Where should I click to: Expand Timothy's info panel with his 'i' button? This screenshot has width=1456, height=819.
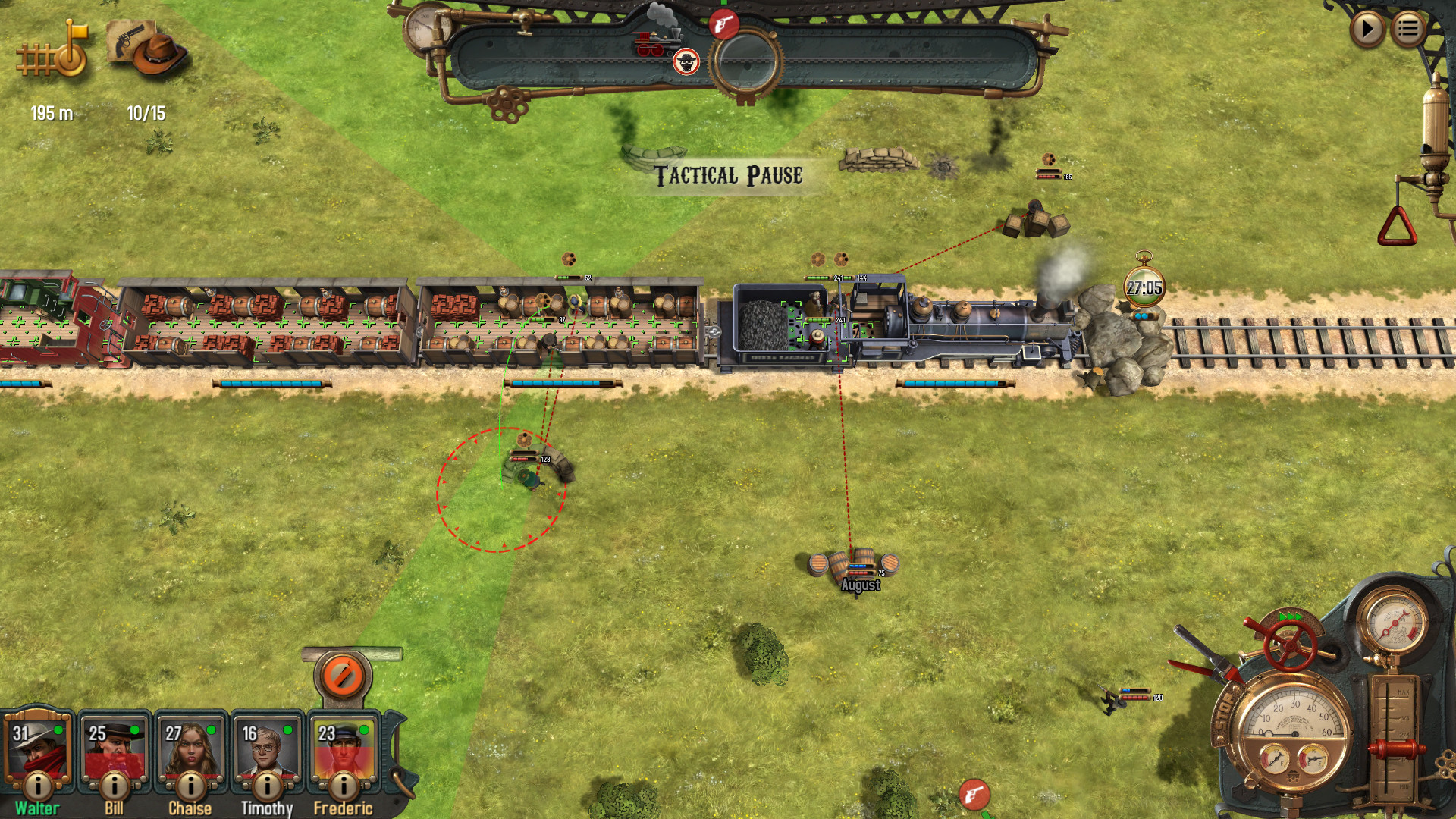click(x=266, y=785)
